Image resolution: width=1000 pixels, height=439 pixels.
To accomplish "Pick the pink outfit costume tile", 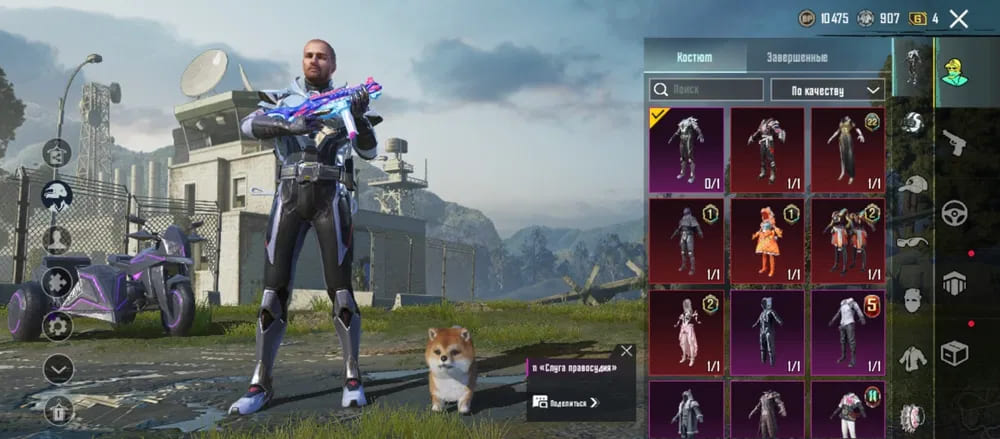I will coord(686,329).
